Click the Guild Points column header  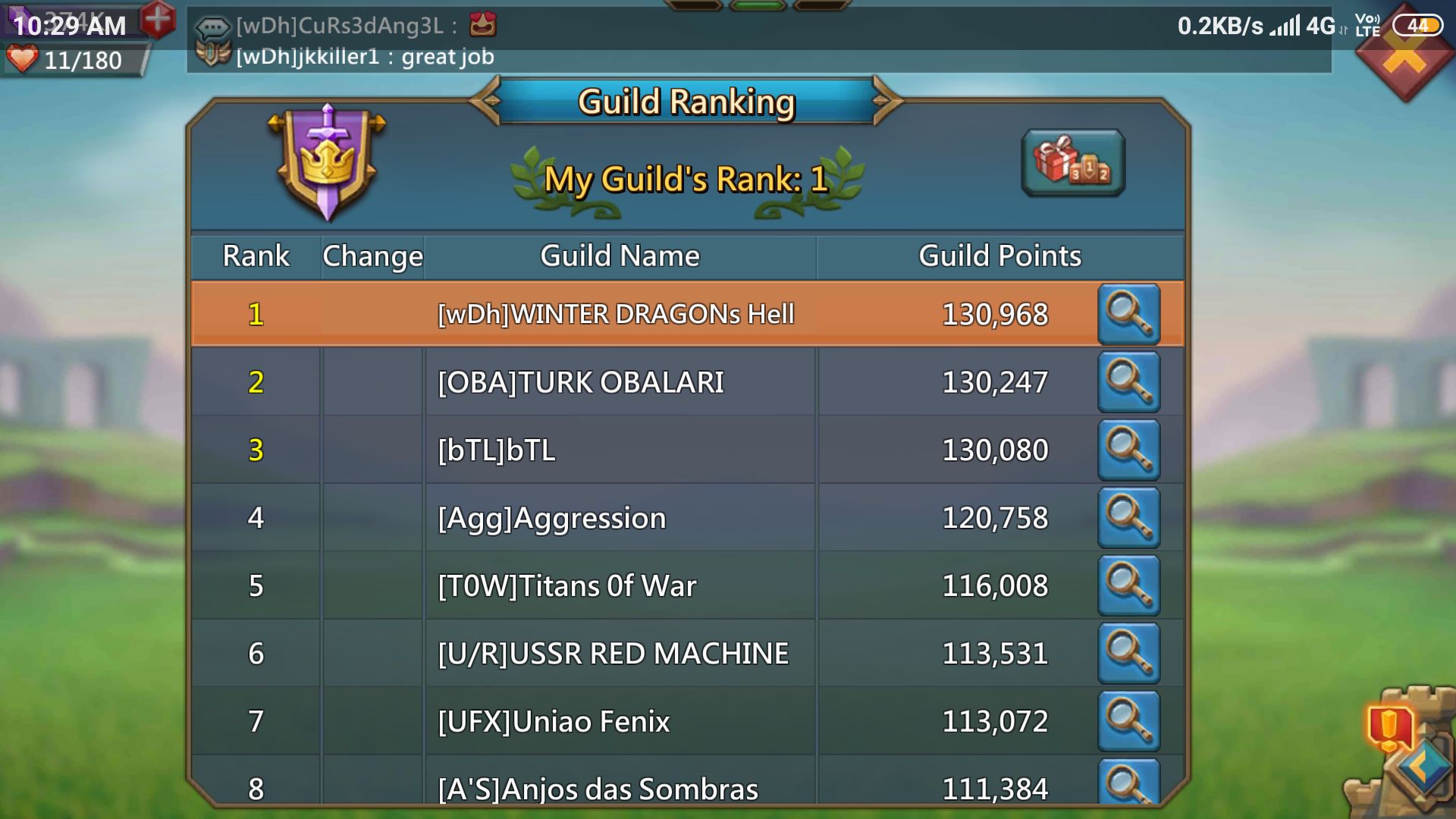click(x=999, y=256)
